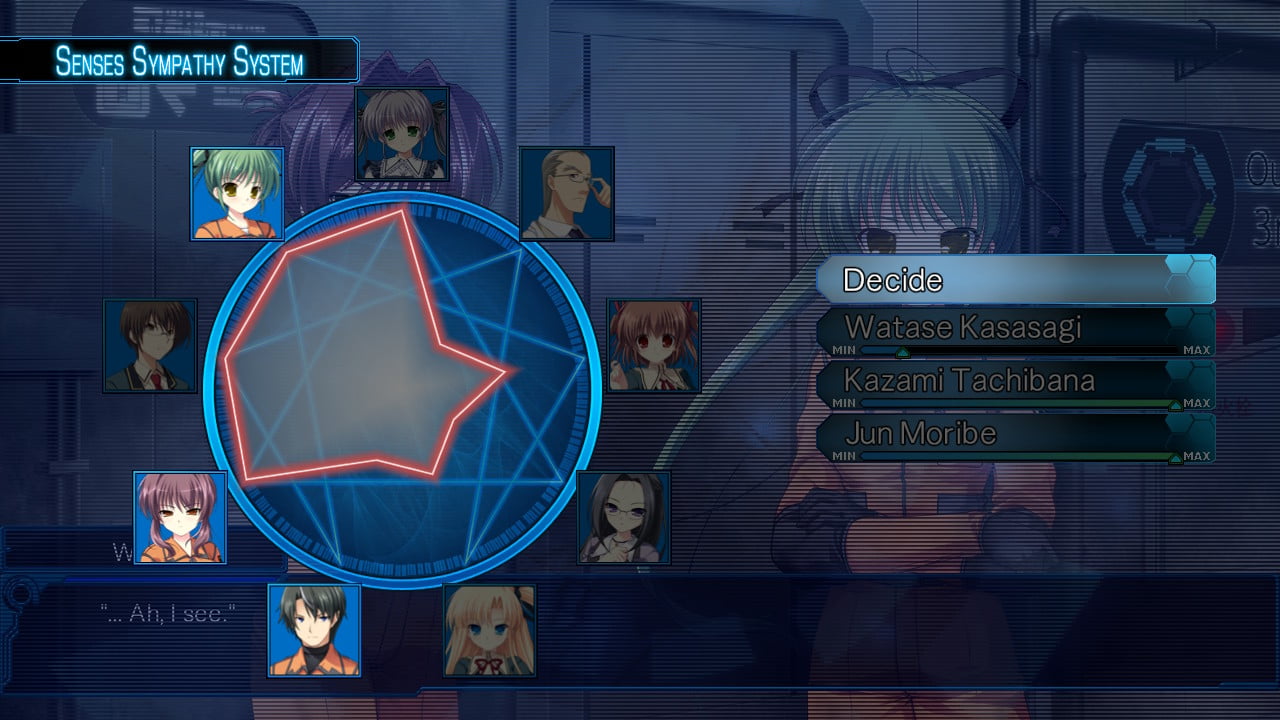Click the gray-haired girl with green eyes portrait
Image resolution: width=1280 pixels, height=720 pixels.
click(x=402, y=134)
